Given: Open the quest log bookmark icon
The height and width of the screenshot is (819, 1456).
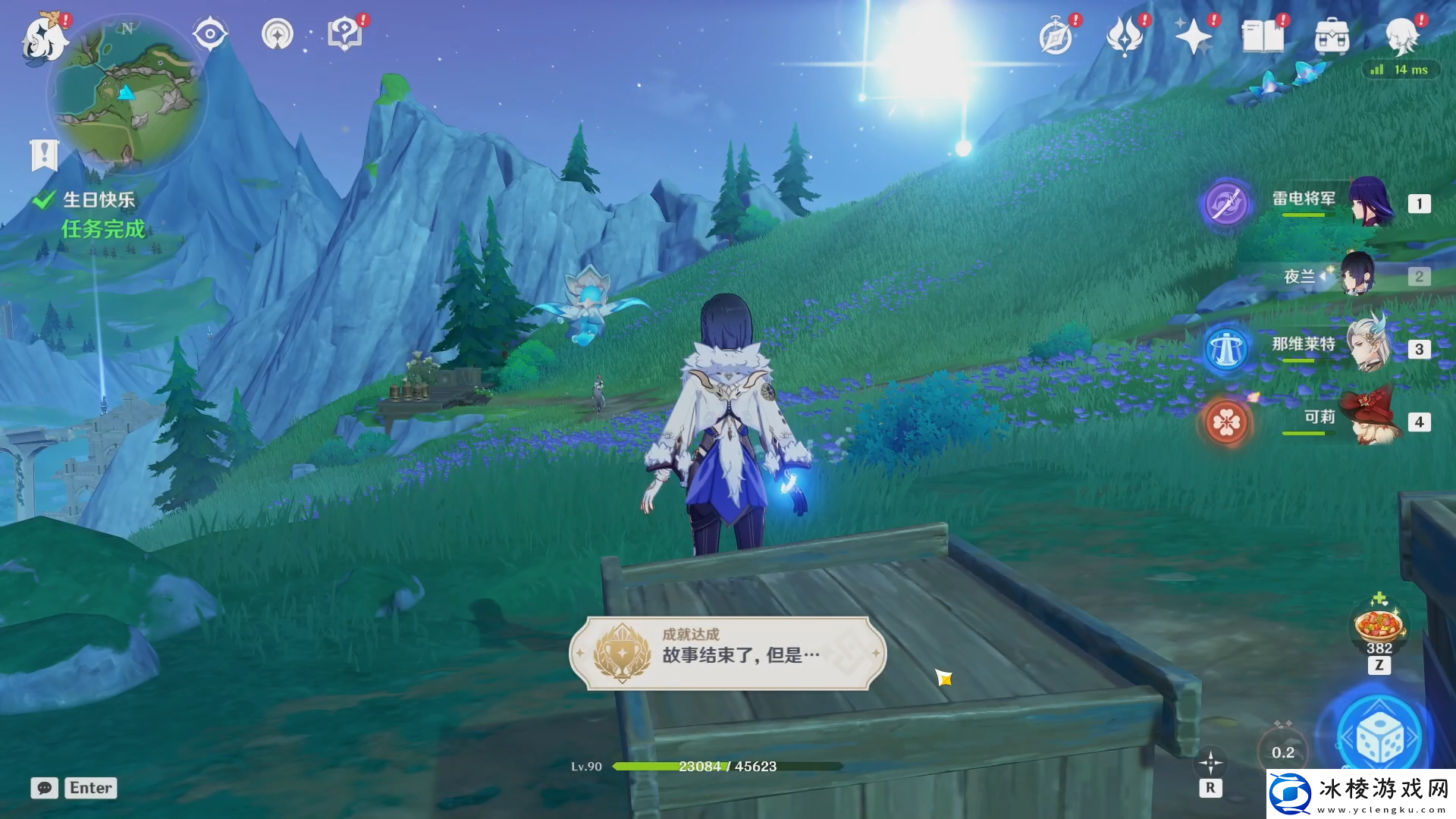Looking at the screenshot, I should coord(44,155).
